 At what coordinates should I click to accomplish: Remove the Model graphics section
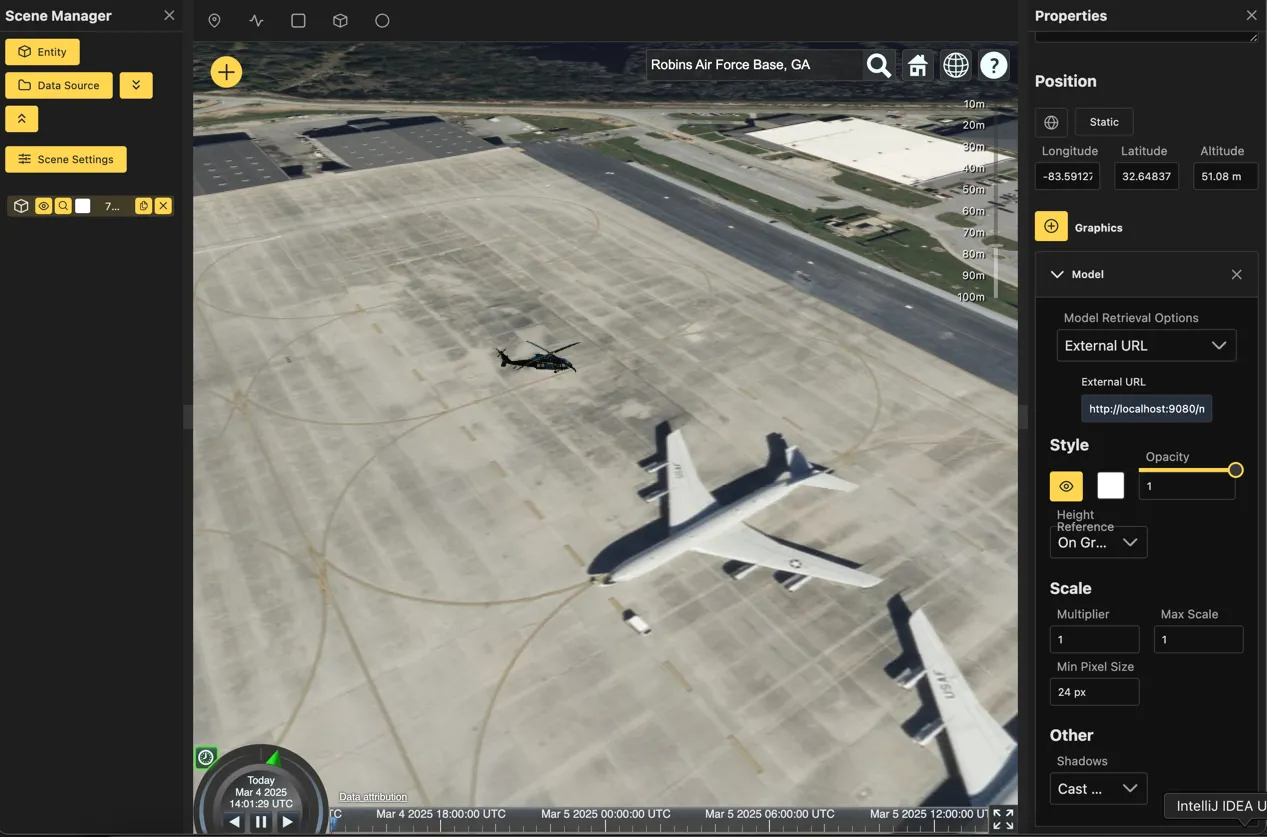tap(1236, 274)
